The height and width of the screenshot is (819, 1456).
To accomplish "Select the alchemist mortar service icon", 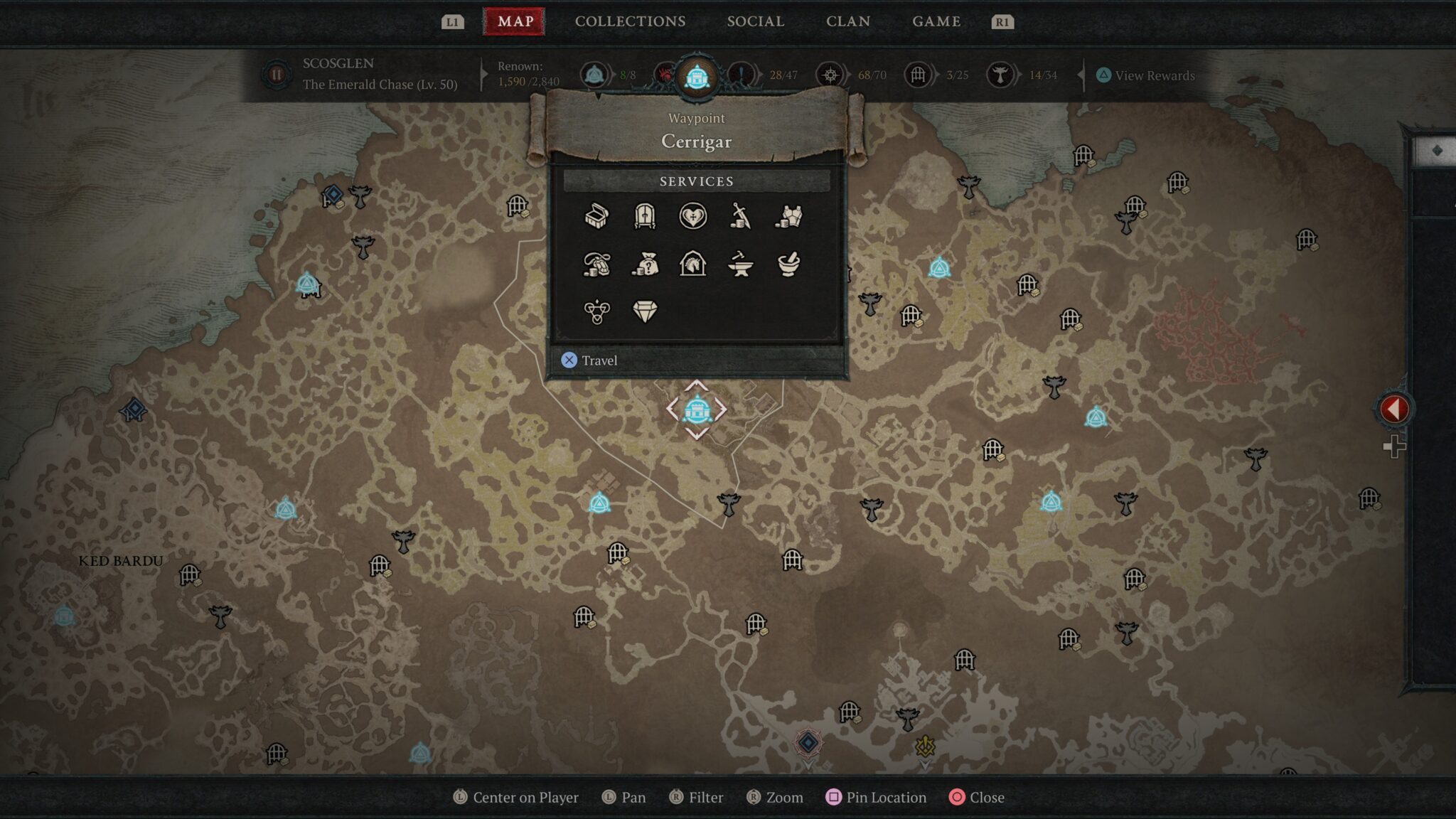I will [788, 264].
